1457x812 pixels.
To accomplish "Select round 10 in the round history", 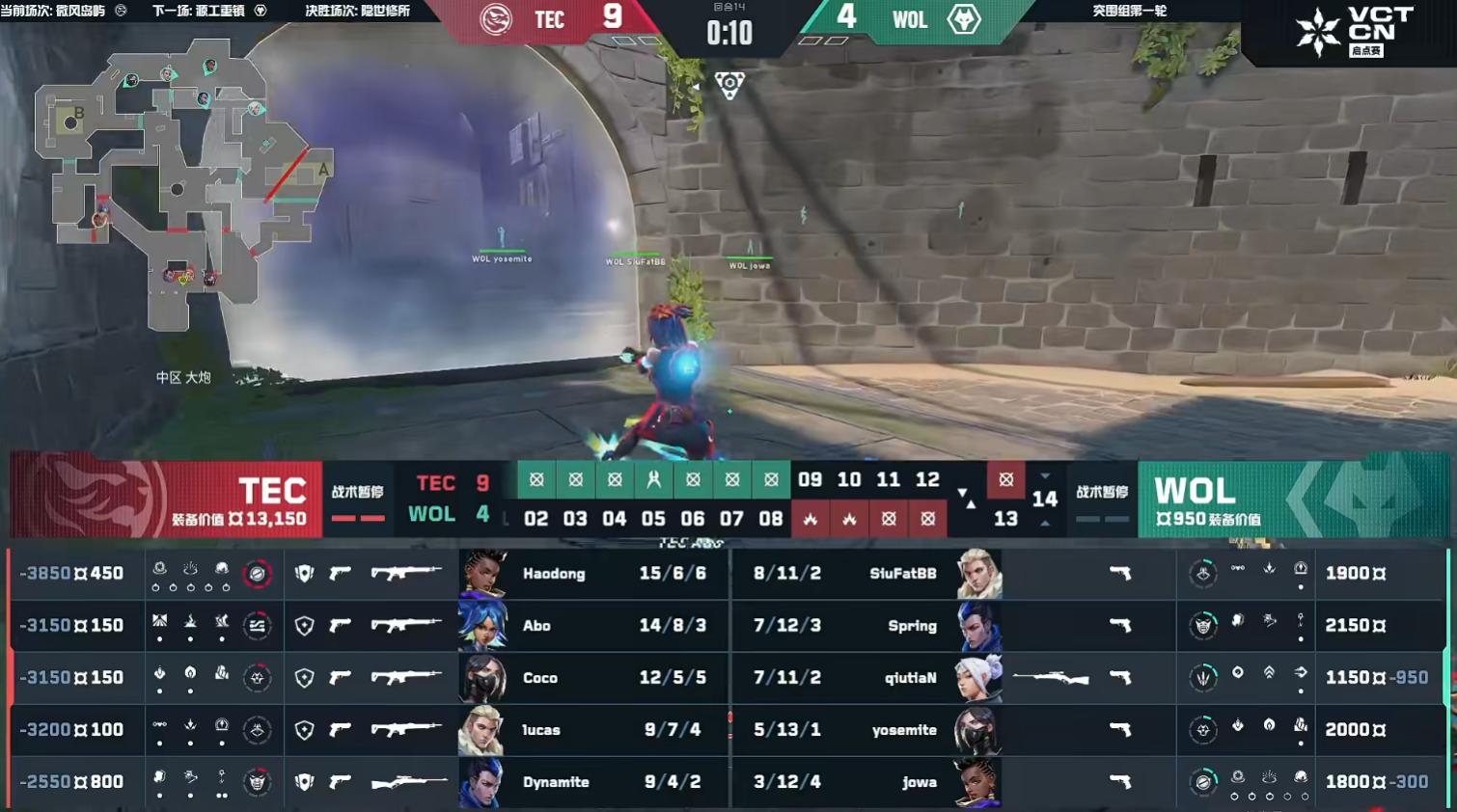I will click(849, 479).
